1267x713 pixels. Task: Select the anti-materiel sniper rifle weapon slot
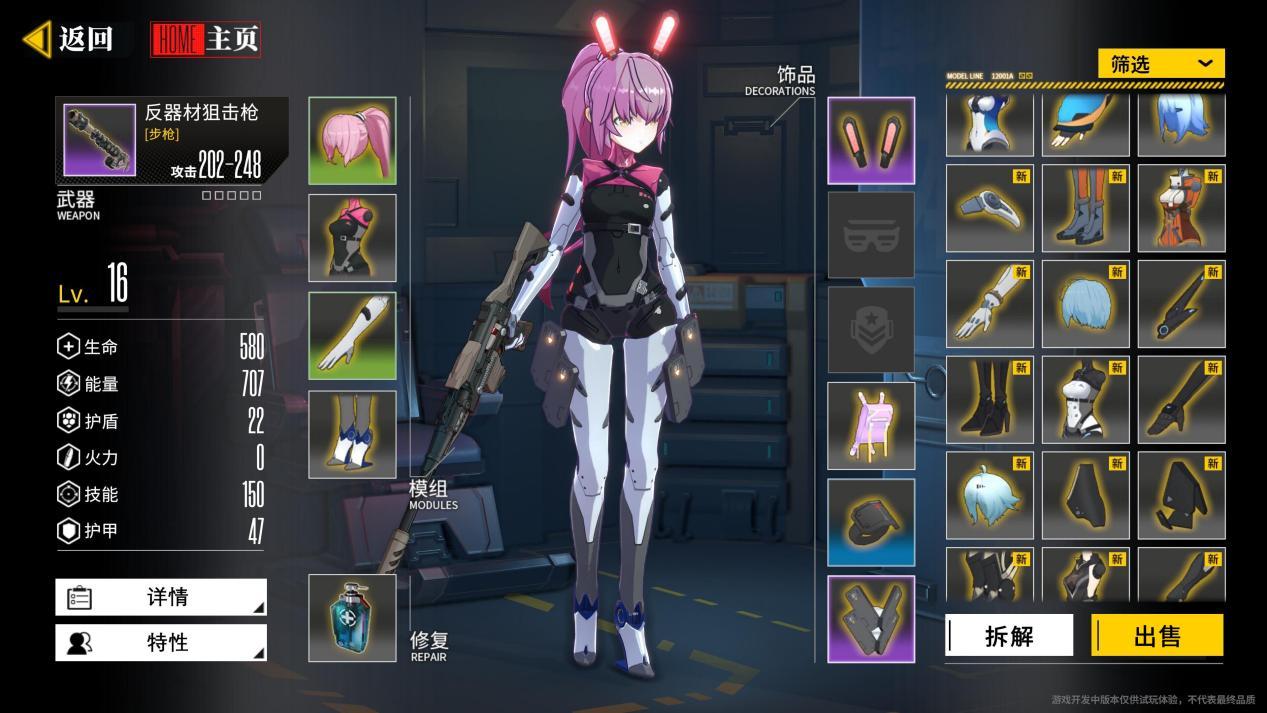point(100,140)
